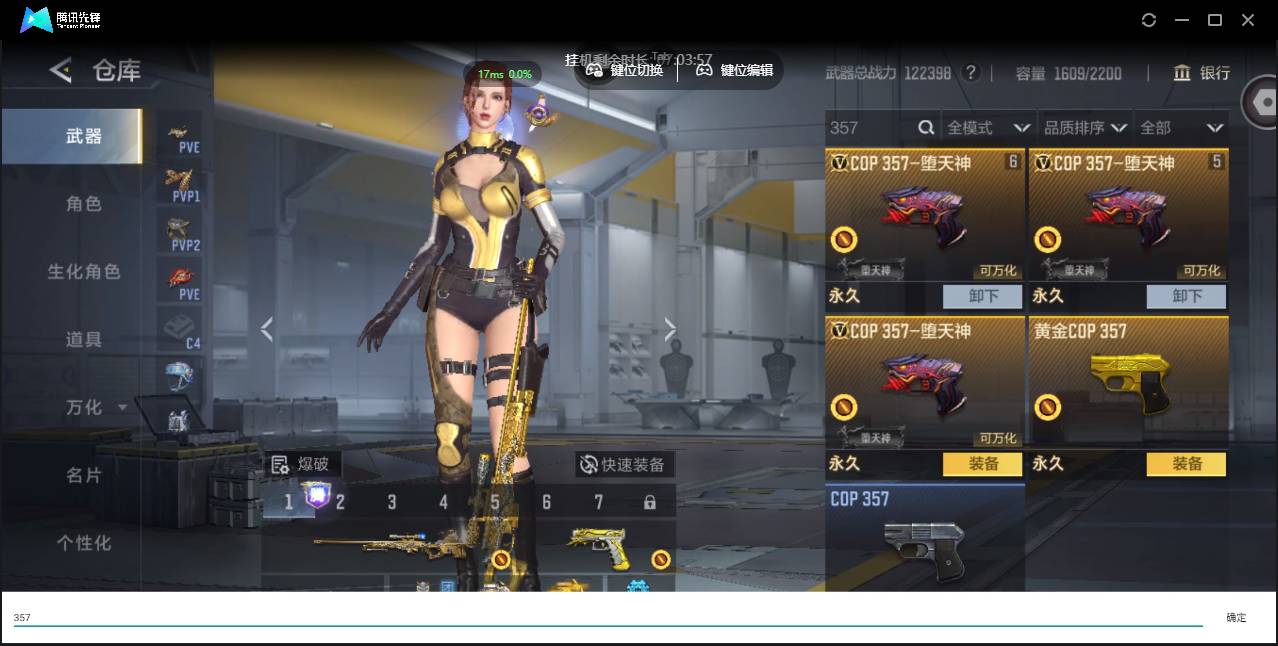Switch to the 个性化 tab

[x=84, y=543]
